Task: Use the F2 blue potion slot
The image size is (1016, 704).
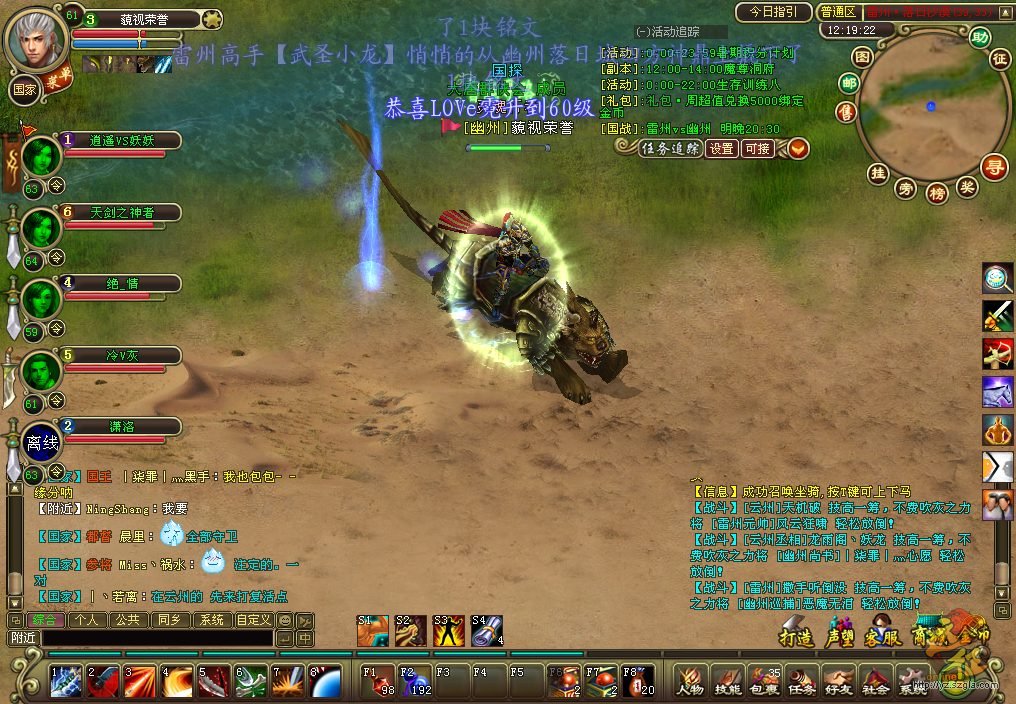Action: tap(413, 681)
